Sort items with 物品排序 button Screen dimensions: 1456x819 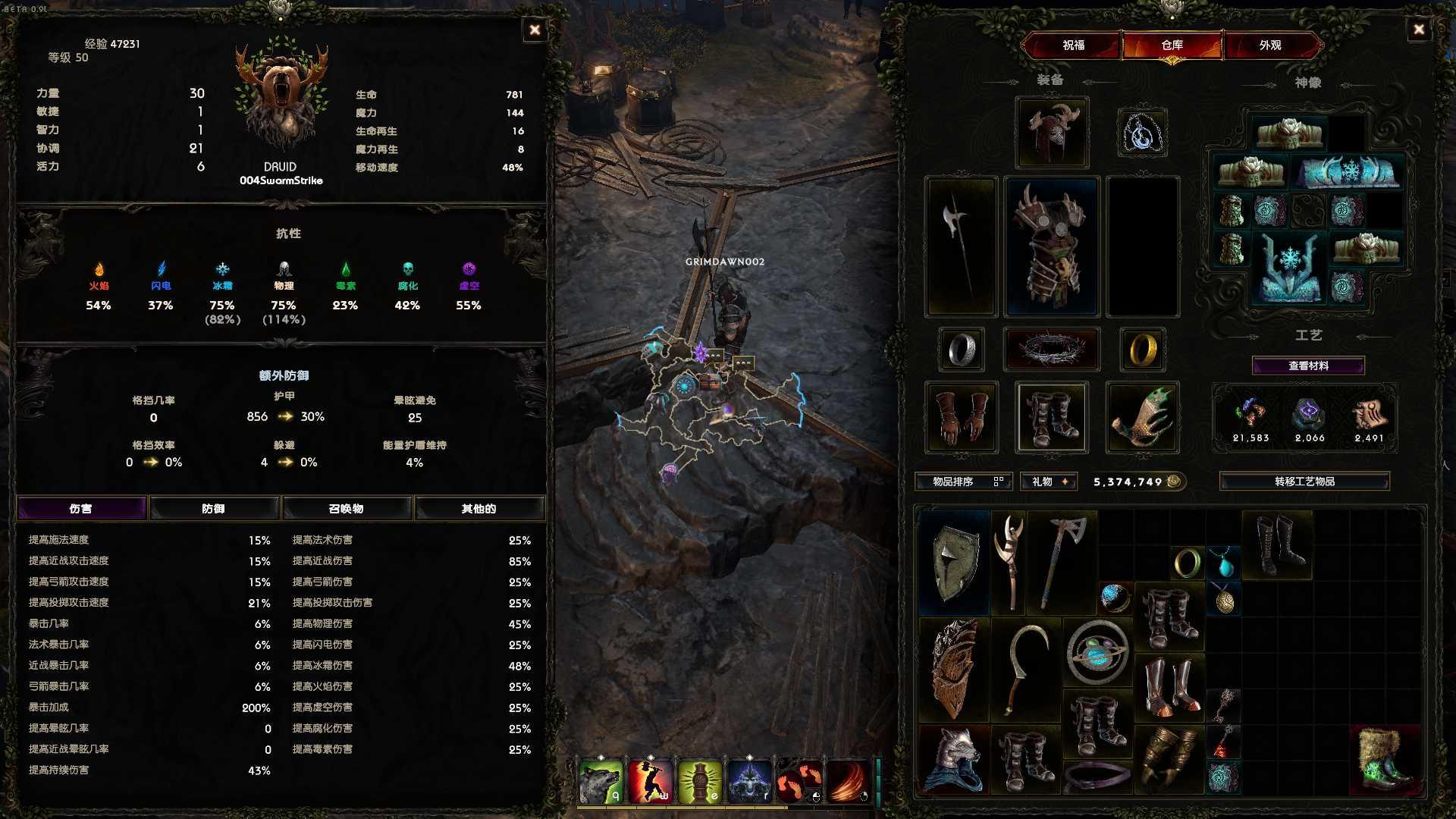click(963, 482)
